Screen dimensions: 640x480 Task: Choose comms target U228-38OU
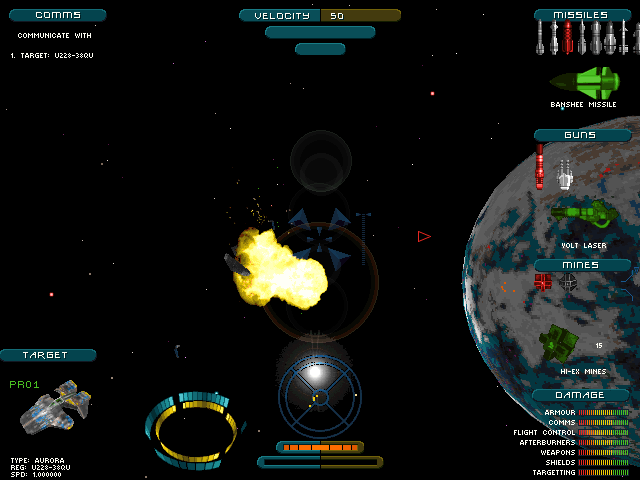[54, 55]
